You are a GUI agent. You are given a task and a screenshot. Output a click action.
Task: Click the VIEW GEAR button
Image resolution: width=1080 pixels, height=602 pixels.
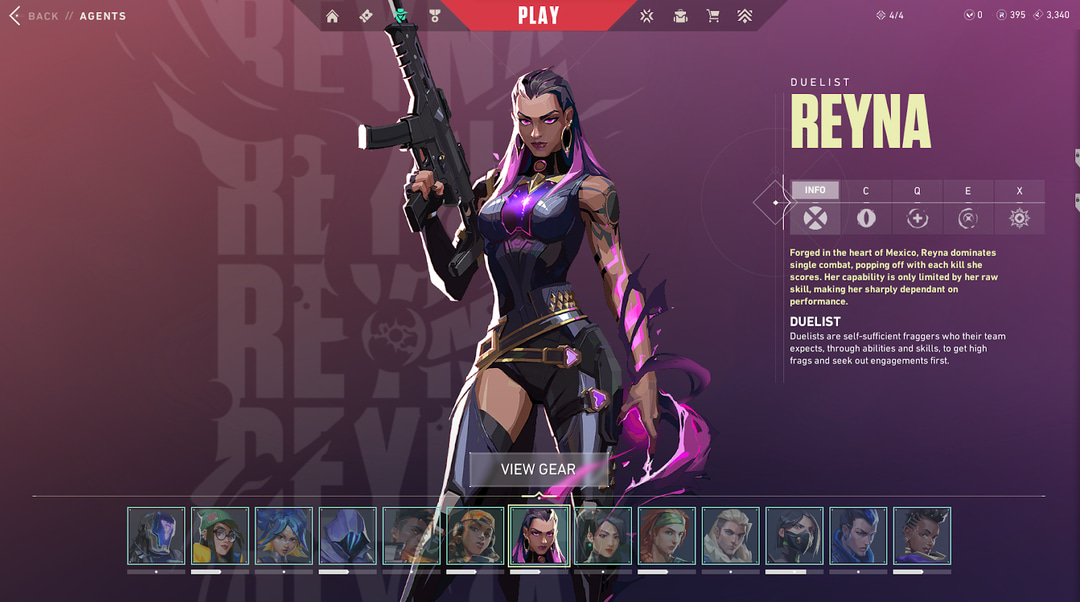tap(538, 469)
